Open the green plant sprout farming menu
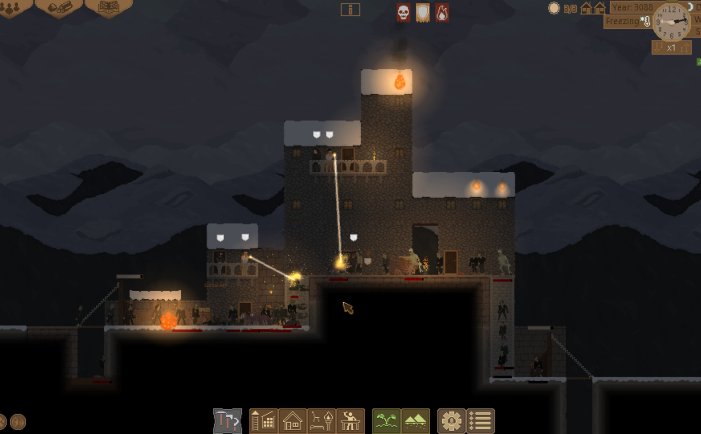The height and width of the screenshot is (434, 701). [x=386, y=421]
